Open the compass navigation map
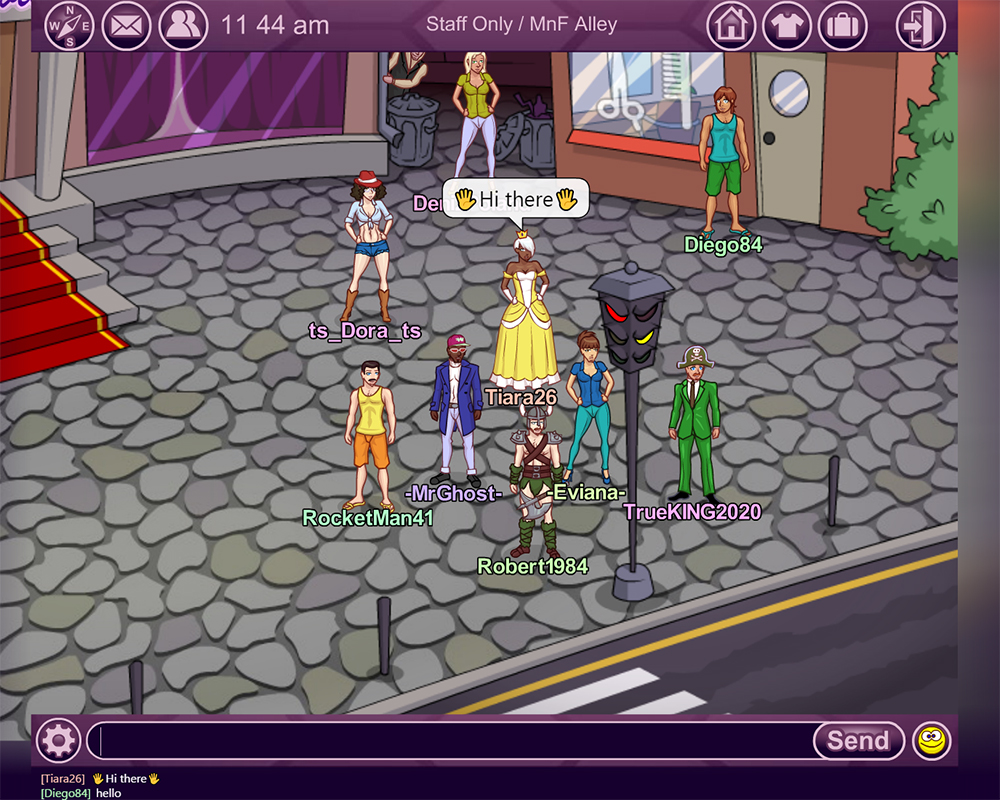1000x800 pixels. [69, 25]
